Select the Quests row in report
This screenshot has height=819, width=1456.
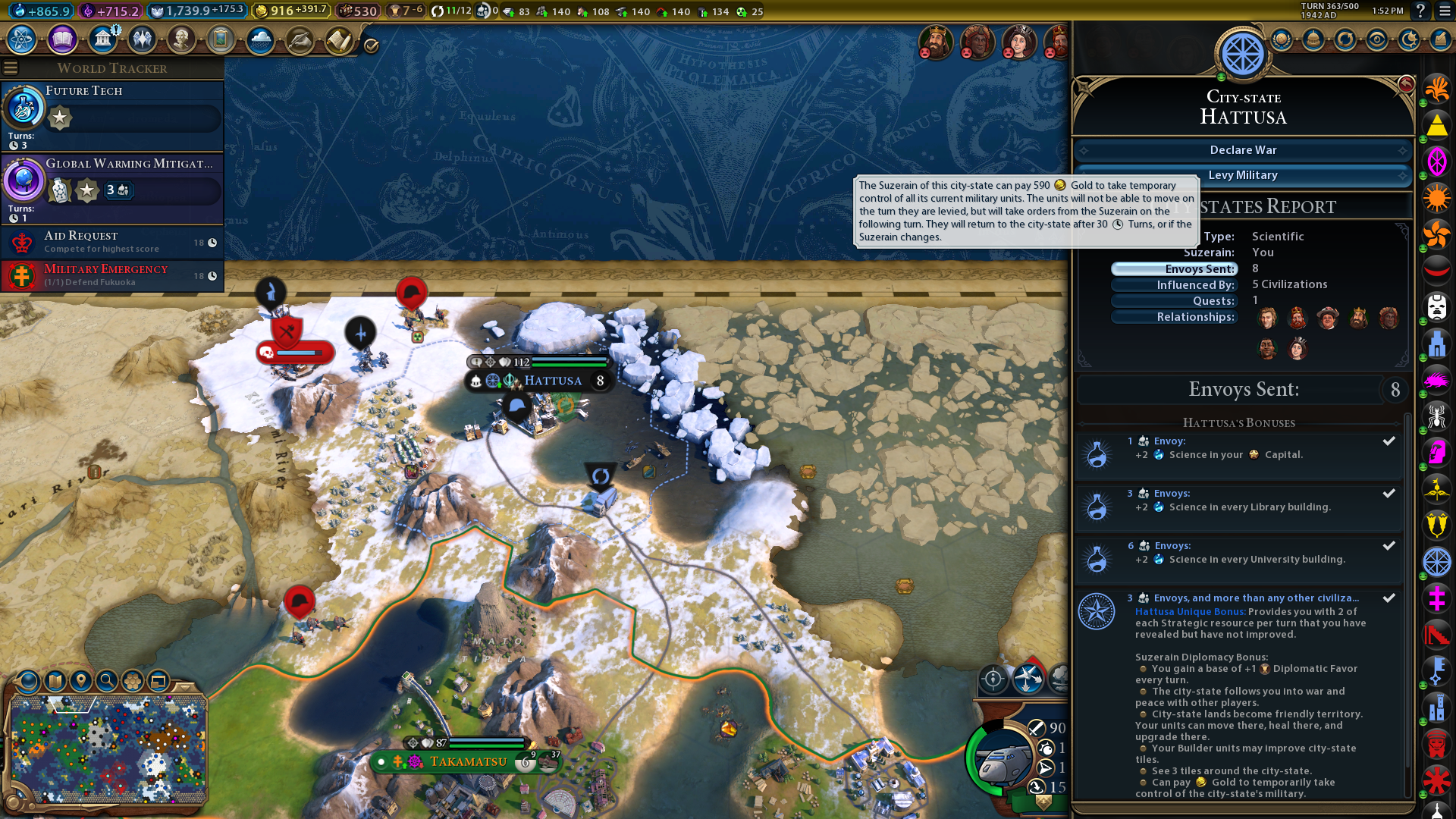click(x=1174, y=301)
